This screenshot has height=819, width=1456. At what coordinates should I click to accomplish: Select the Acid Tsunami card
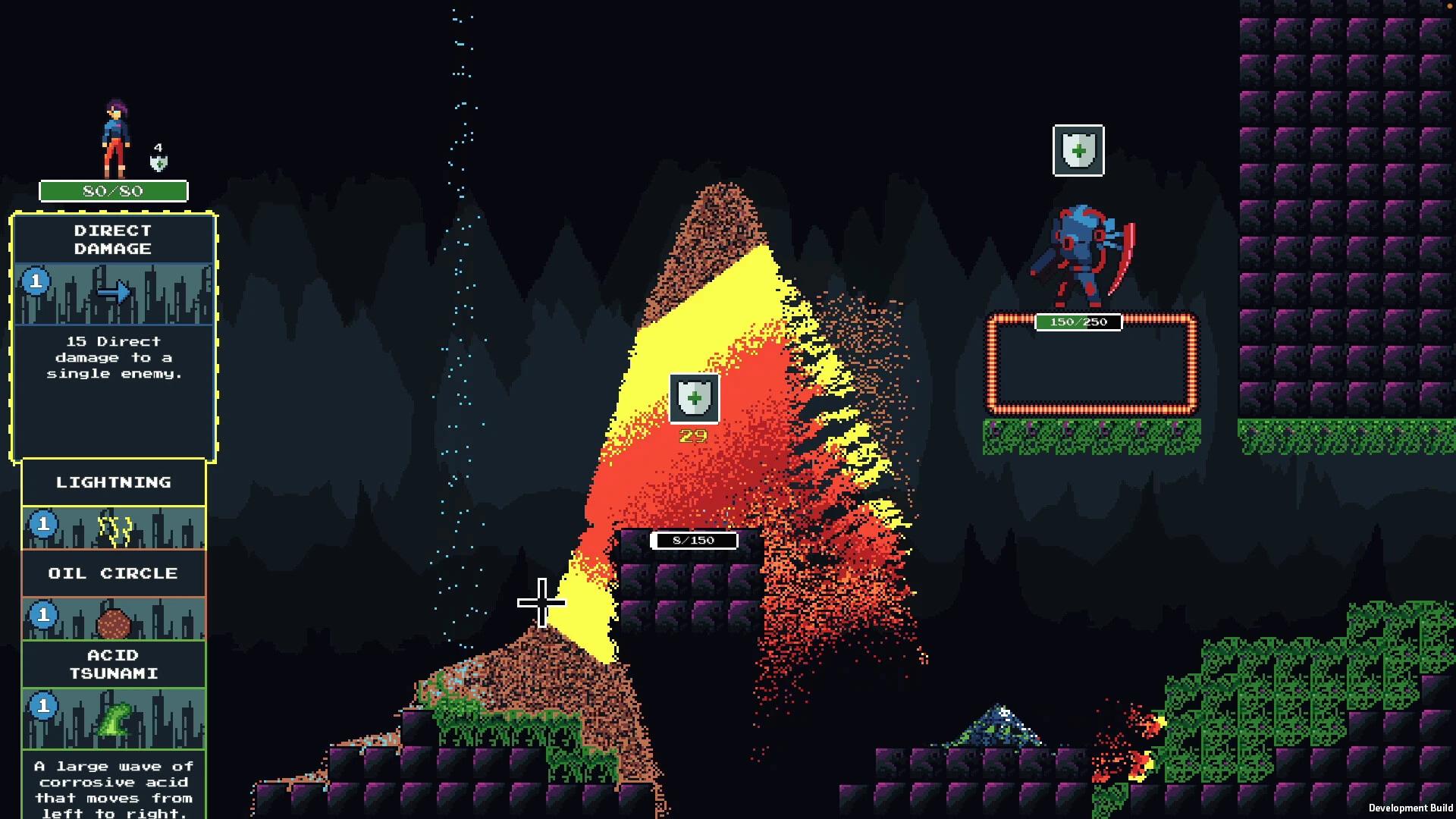click(113, 664)
